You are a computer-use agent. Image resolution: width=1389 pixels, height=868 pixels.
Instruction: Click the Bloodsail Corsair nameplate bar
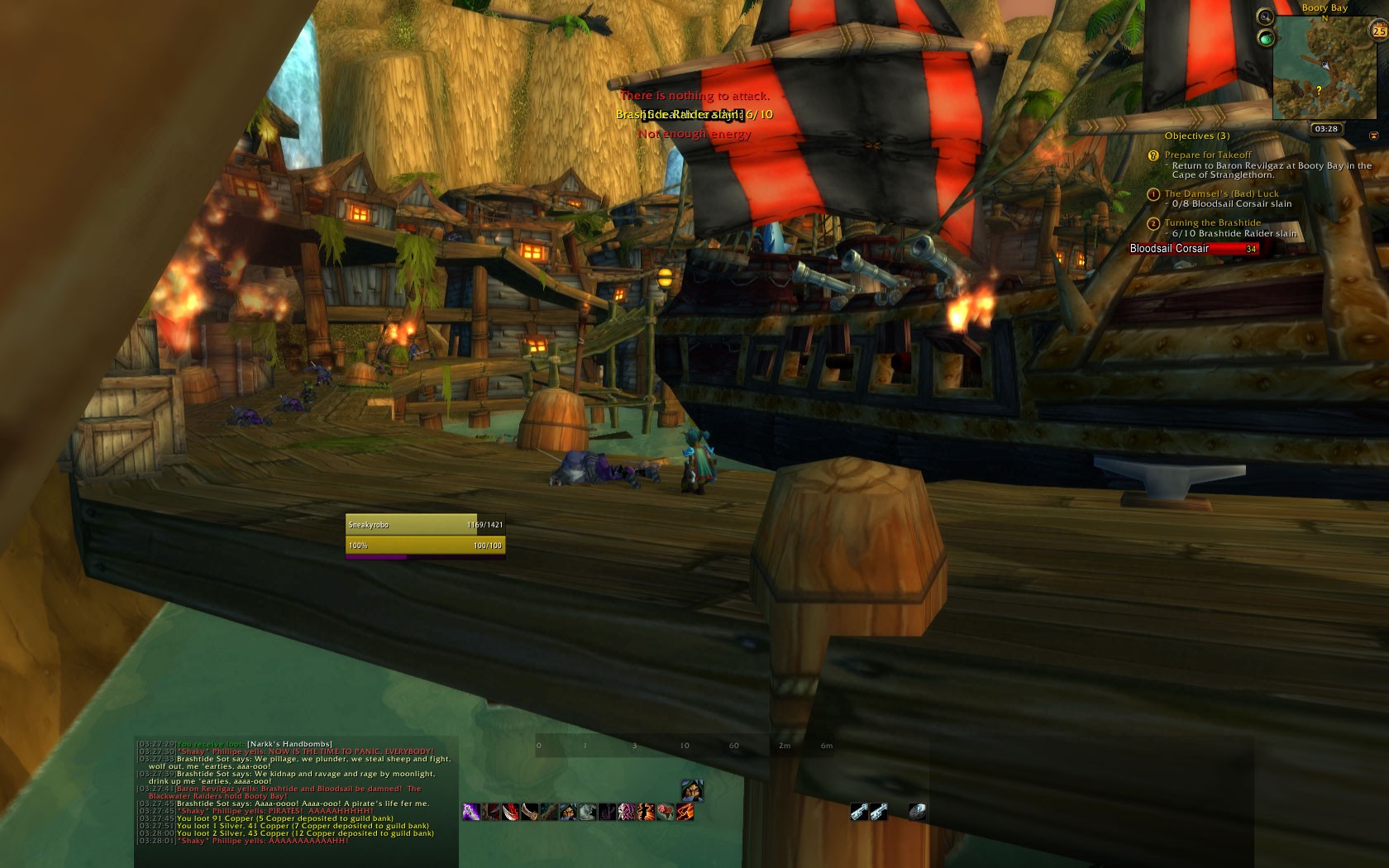click(1194, 249)
